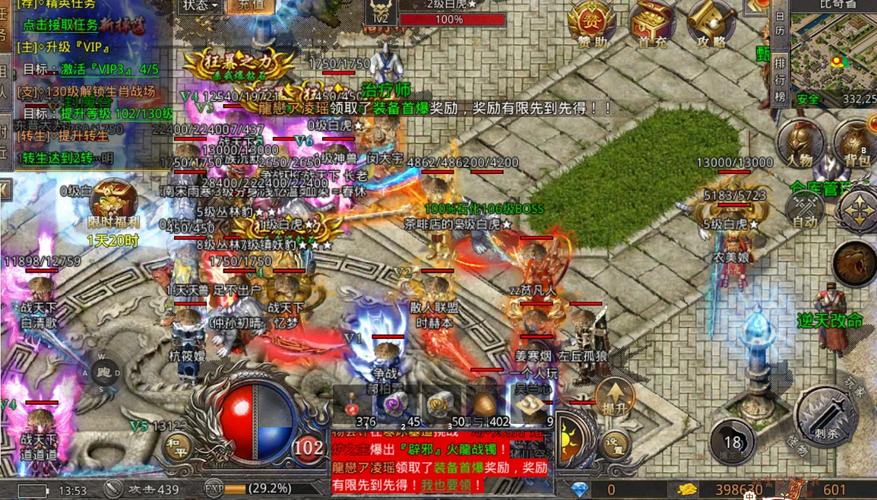
Task: Open the 攻略 strategy guide
Action: [x=711, y=20]
